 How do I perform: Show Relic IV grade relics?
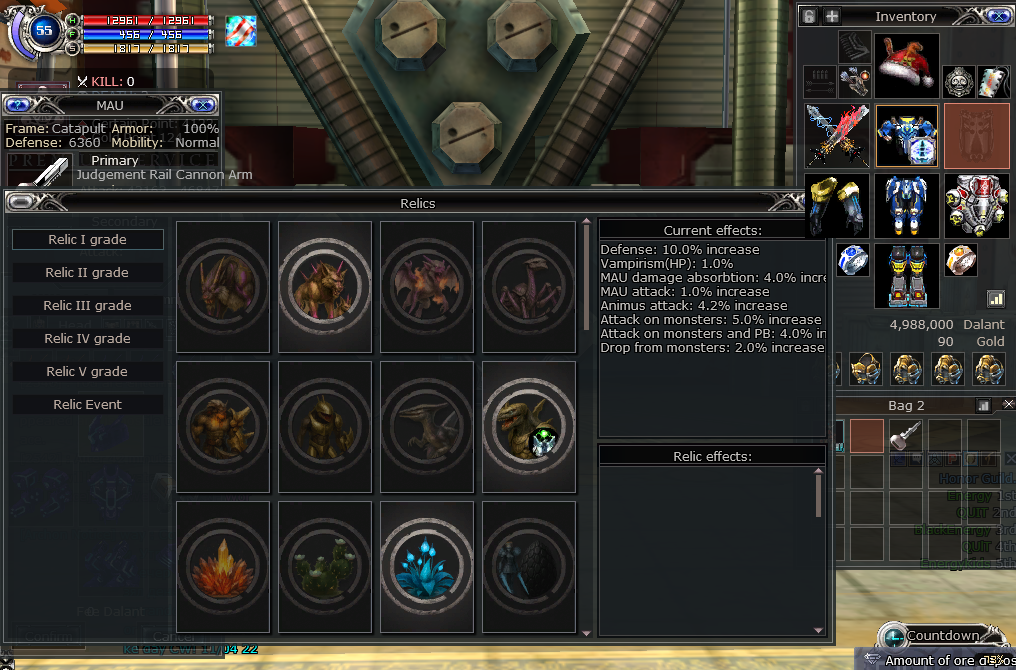click(88, 339)
